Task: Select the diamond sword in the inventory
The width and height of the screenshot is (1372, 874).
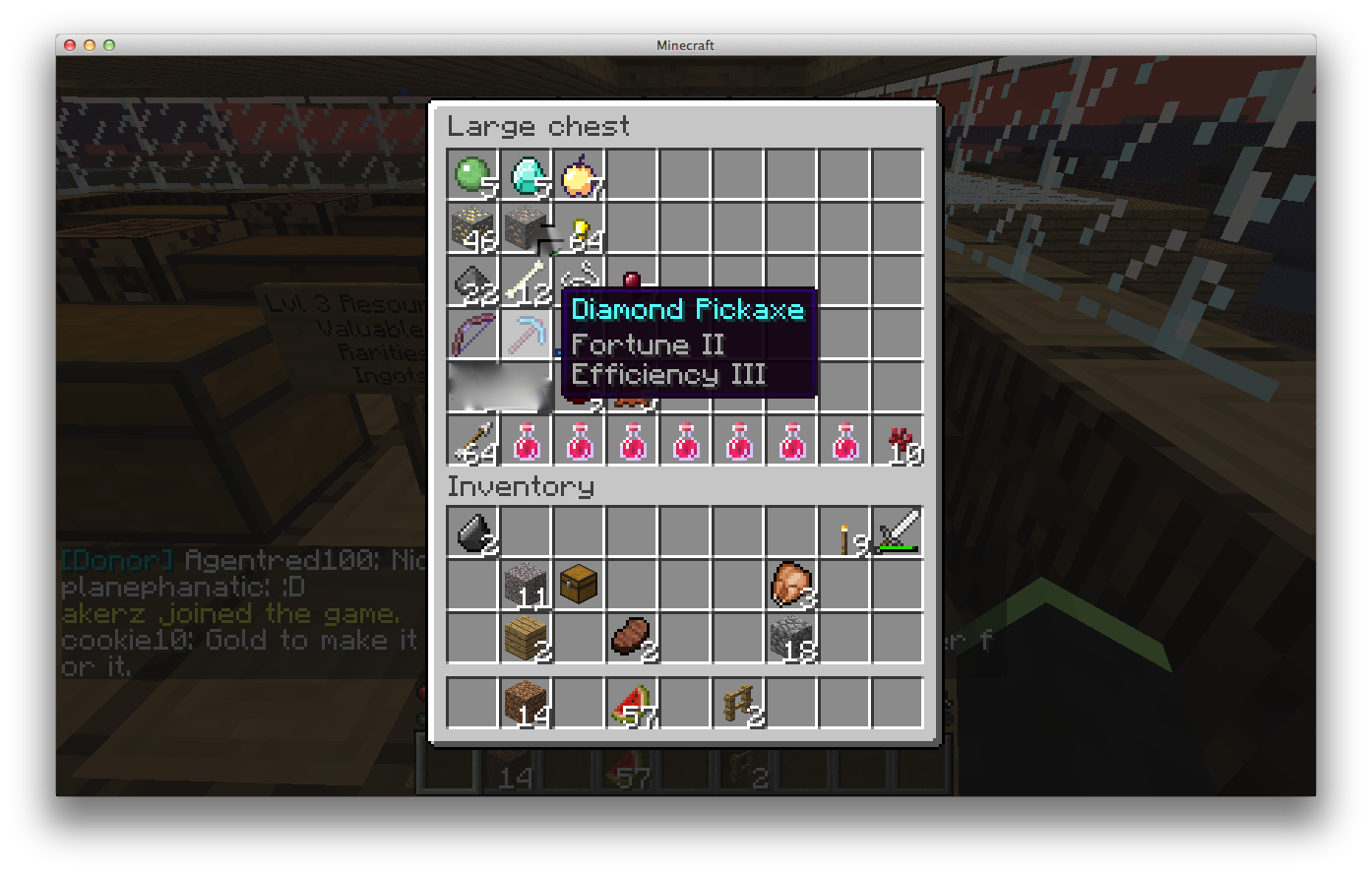Action: coord(898,531)
